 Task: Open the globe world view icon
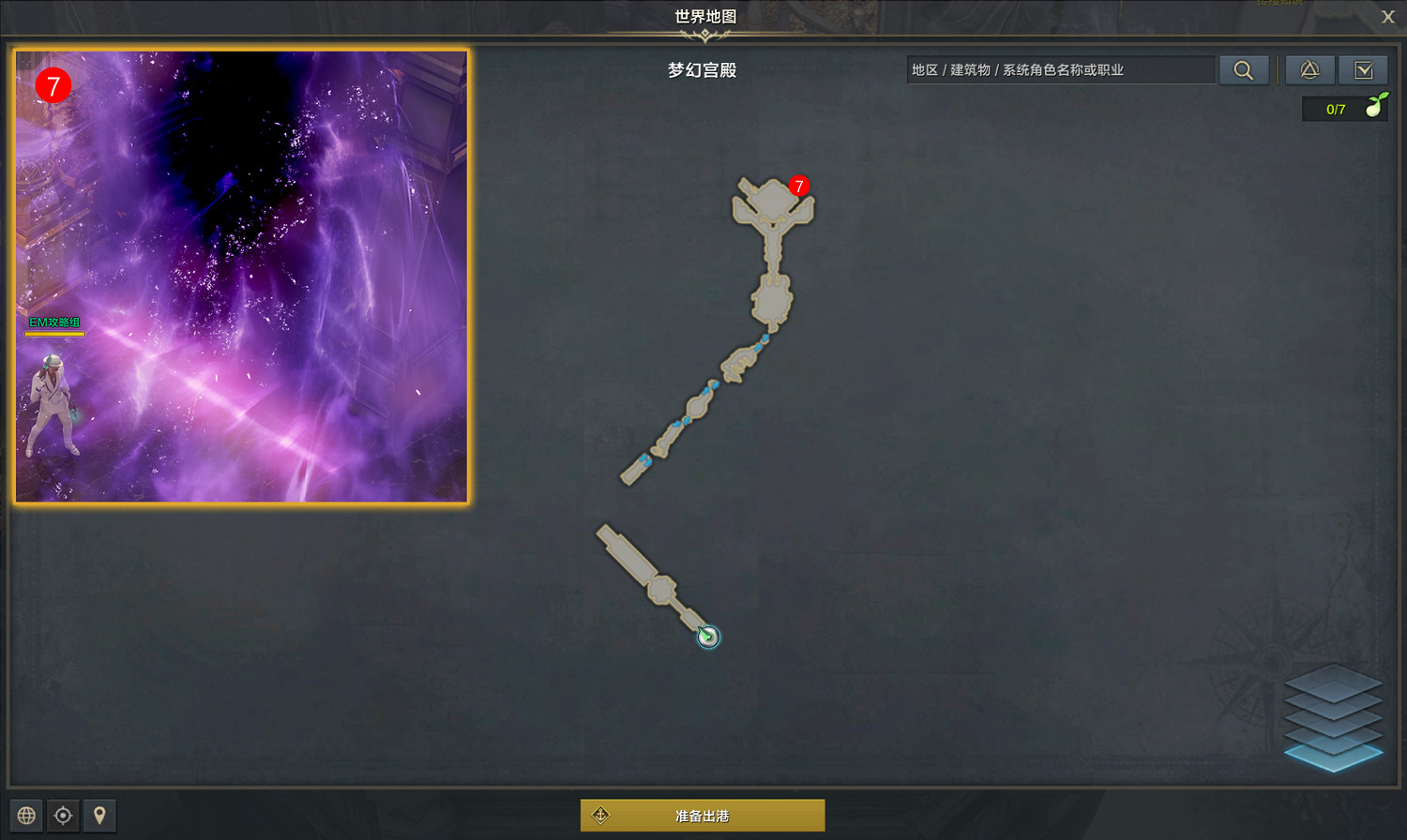27,816
